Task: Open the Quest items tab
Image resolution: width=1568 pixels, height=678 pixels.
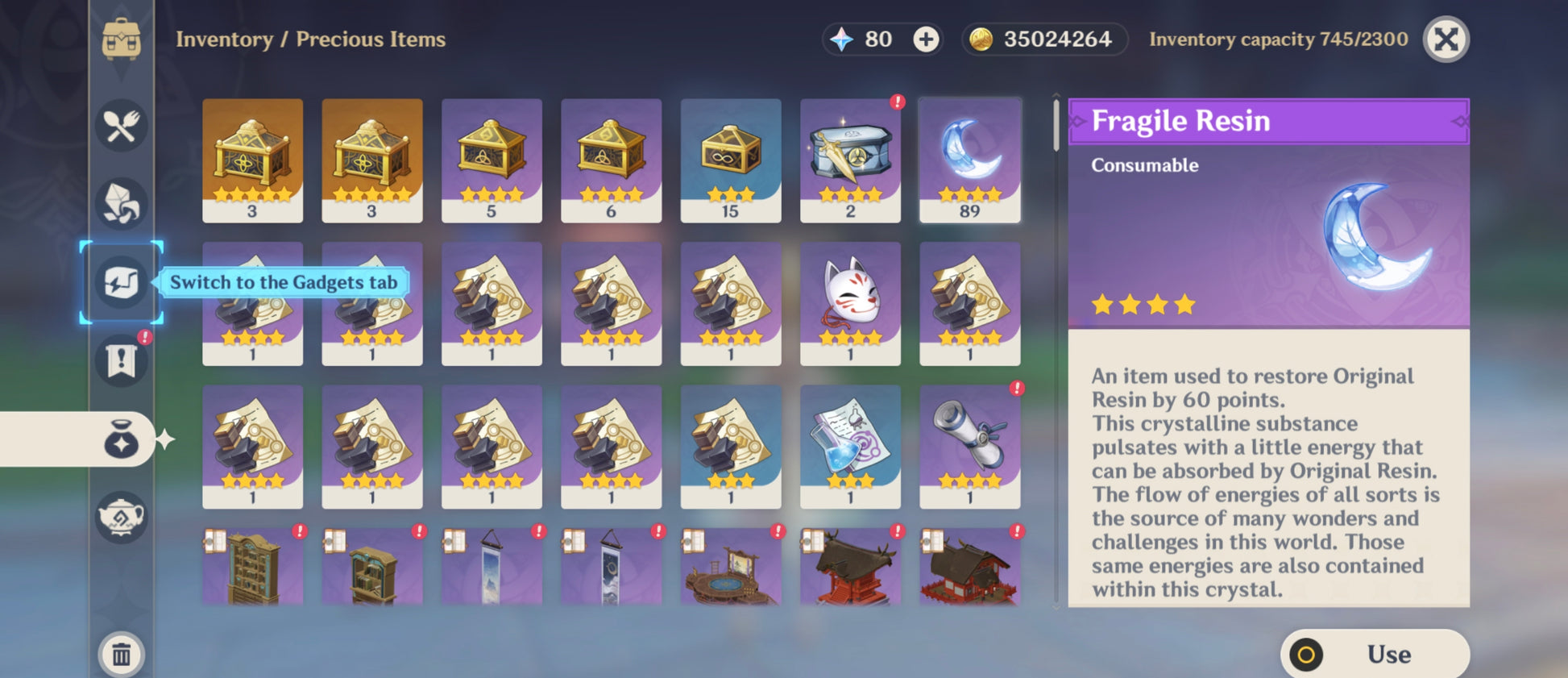Action: point(122,360)
